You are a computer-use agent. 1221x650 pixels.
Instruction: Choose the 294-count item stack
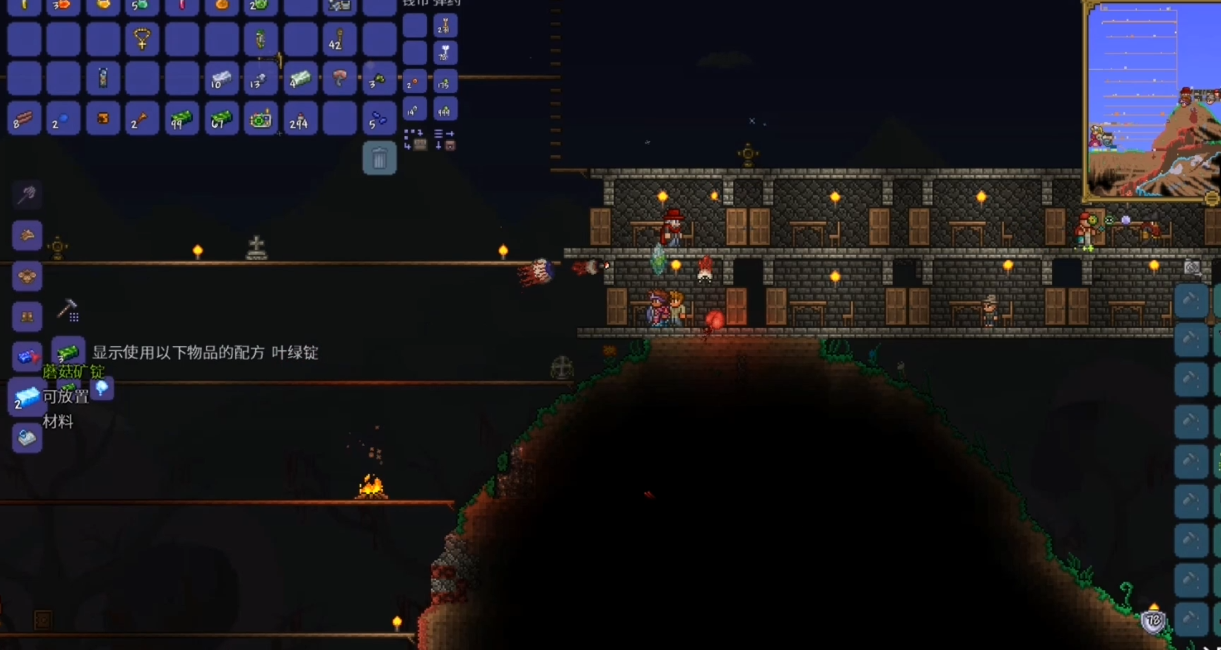(300, 119)
